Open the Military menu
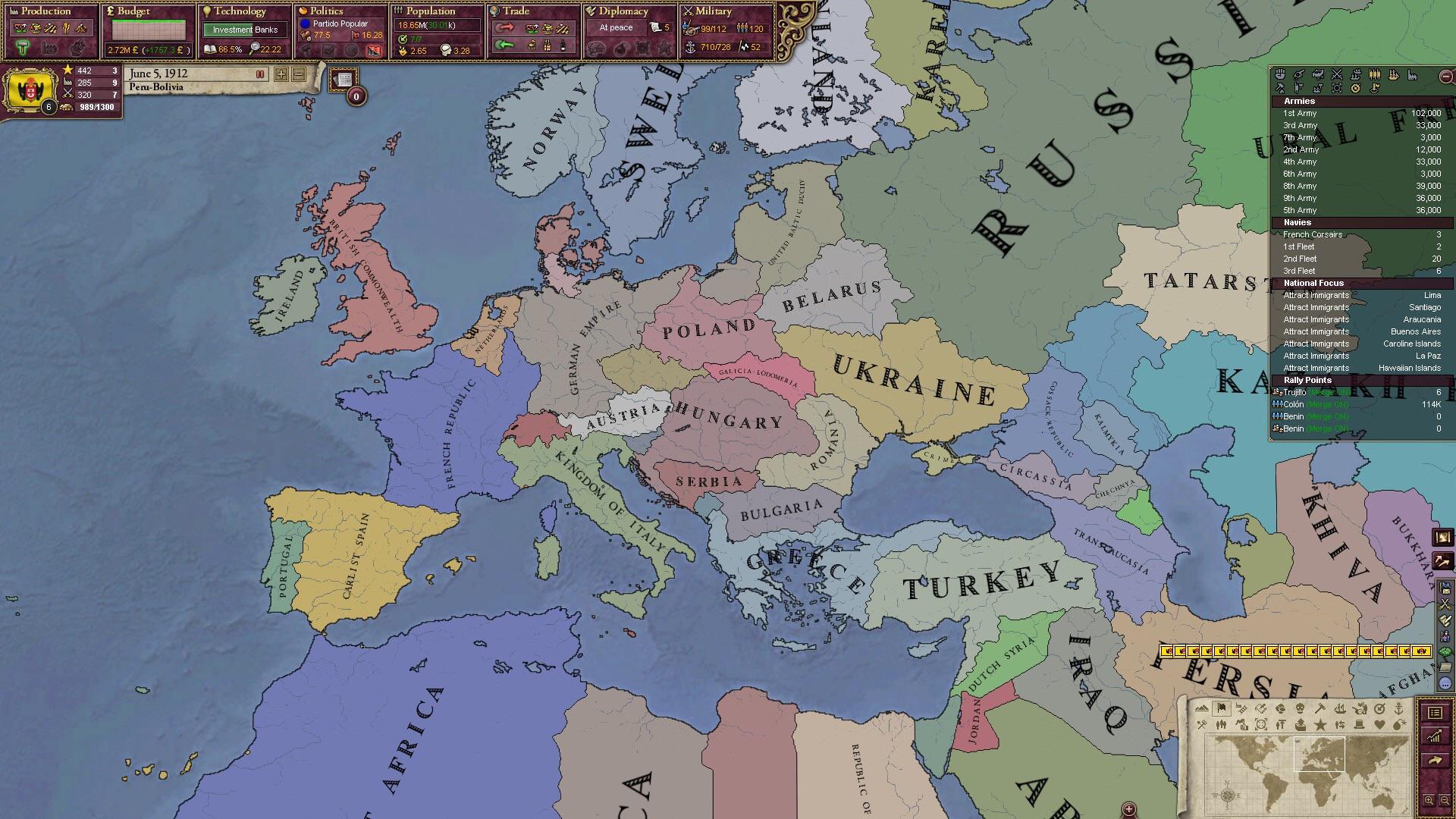The image size is (1456, 819). pyautogui.click(x=709, y=11)
